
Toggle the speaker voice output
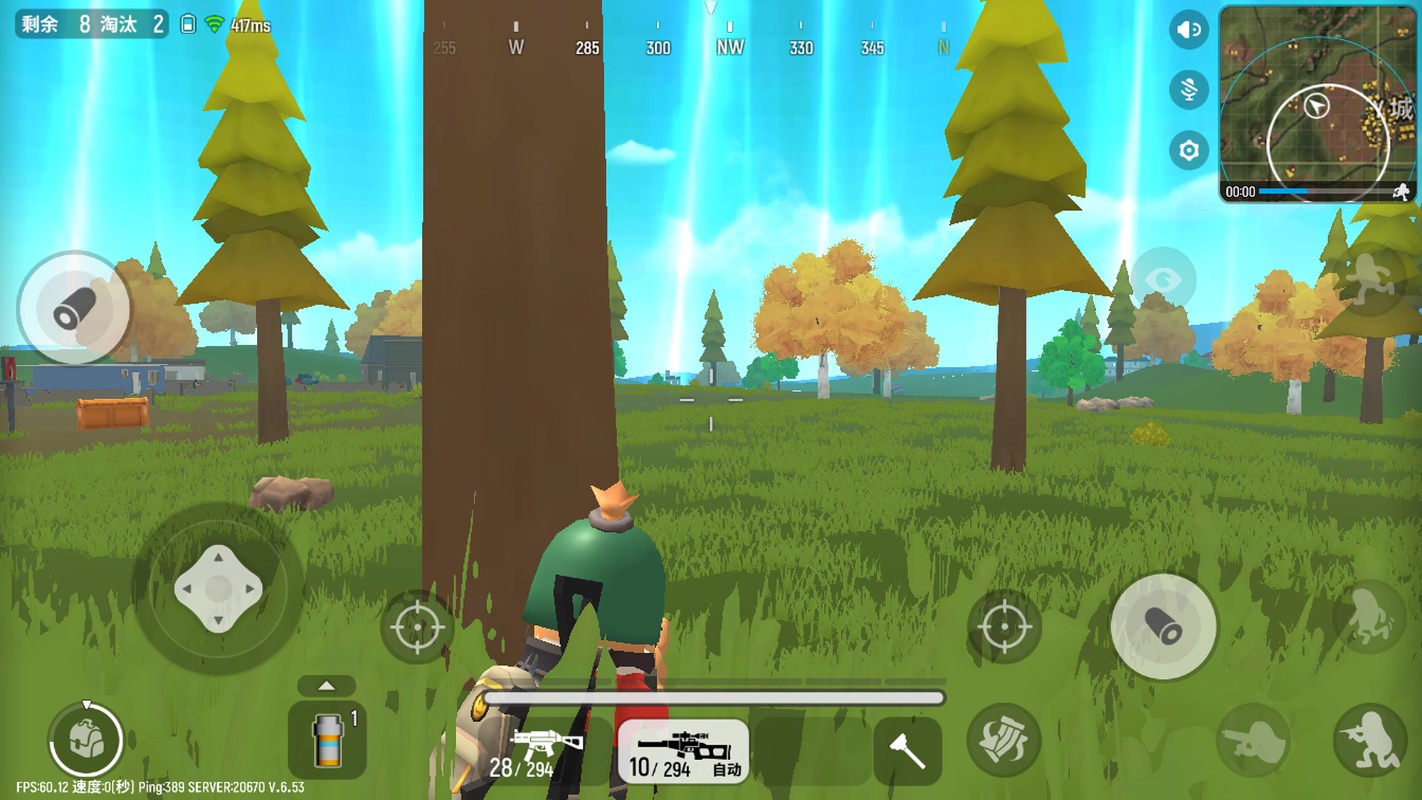1189,30
